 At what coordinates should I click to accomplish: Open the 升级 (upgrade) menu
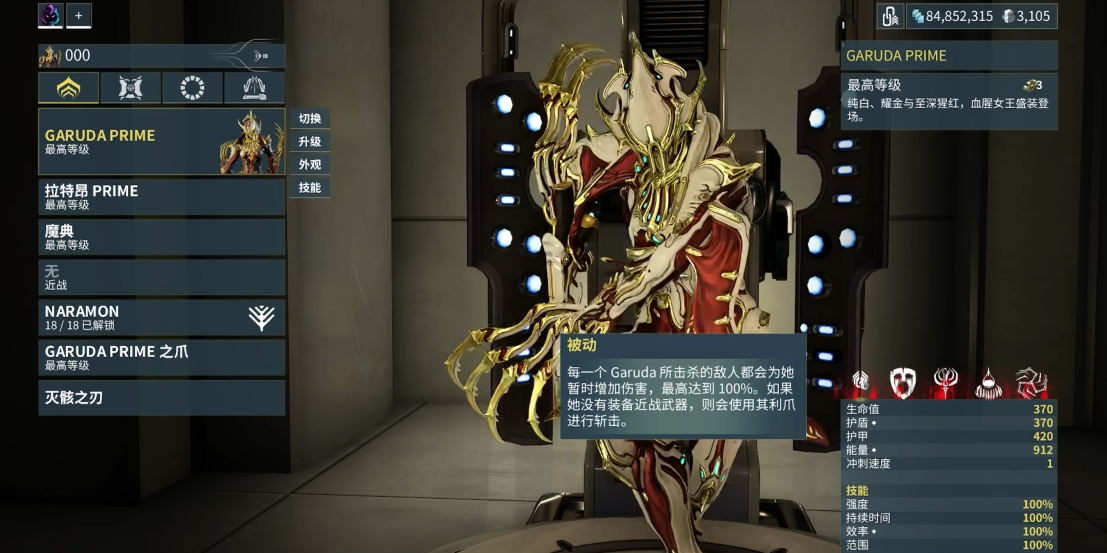(309, 141)
